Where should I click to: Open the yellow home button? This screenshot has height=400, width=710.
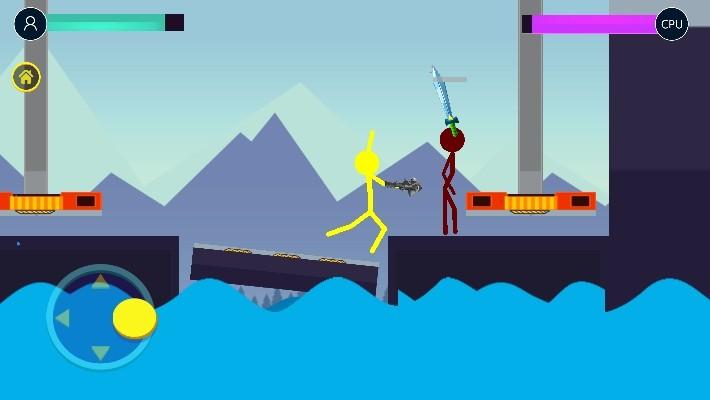pos(26,77)
